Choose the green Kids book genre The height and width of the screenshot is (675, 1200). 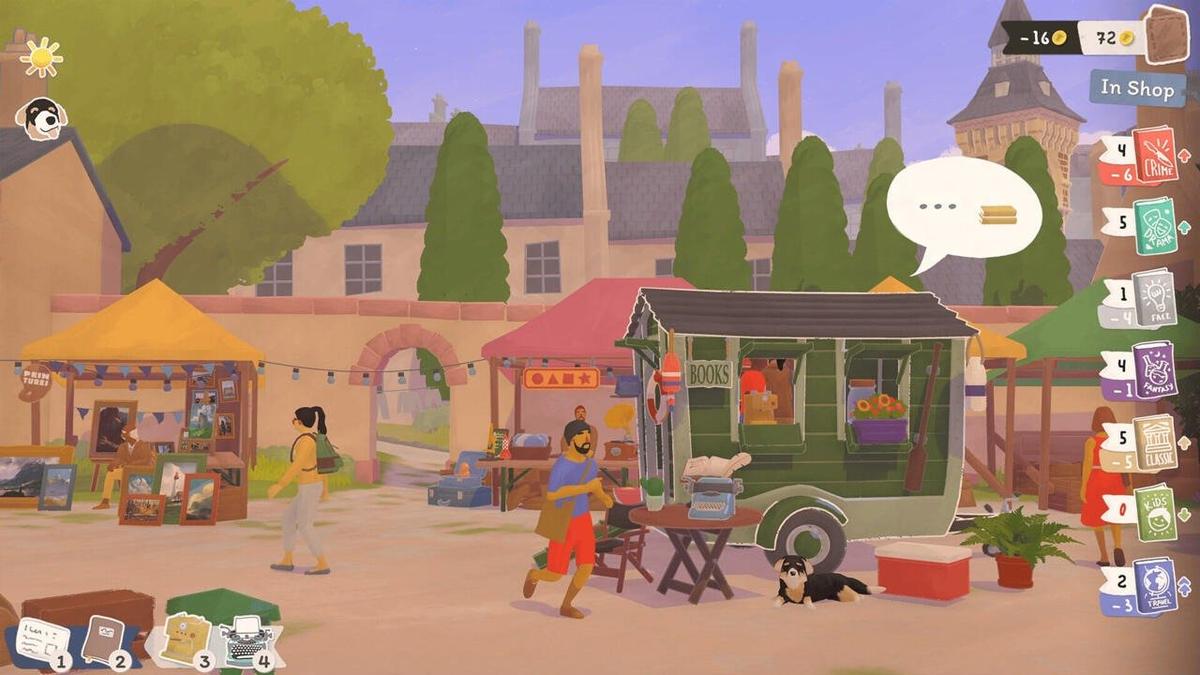click(1154, 512)
